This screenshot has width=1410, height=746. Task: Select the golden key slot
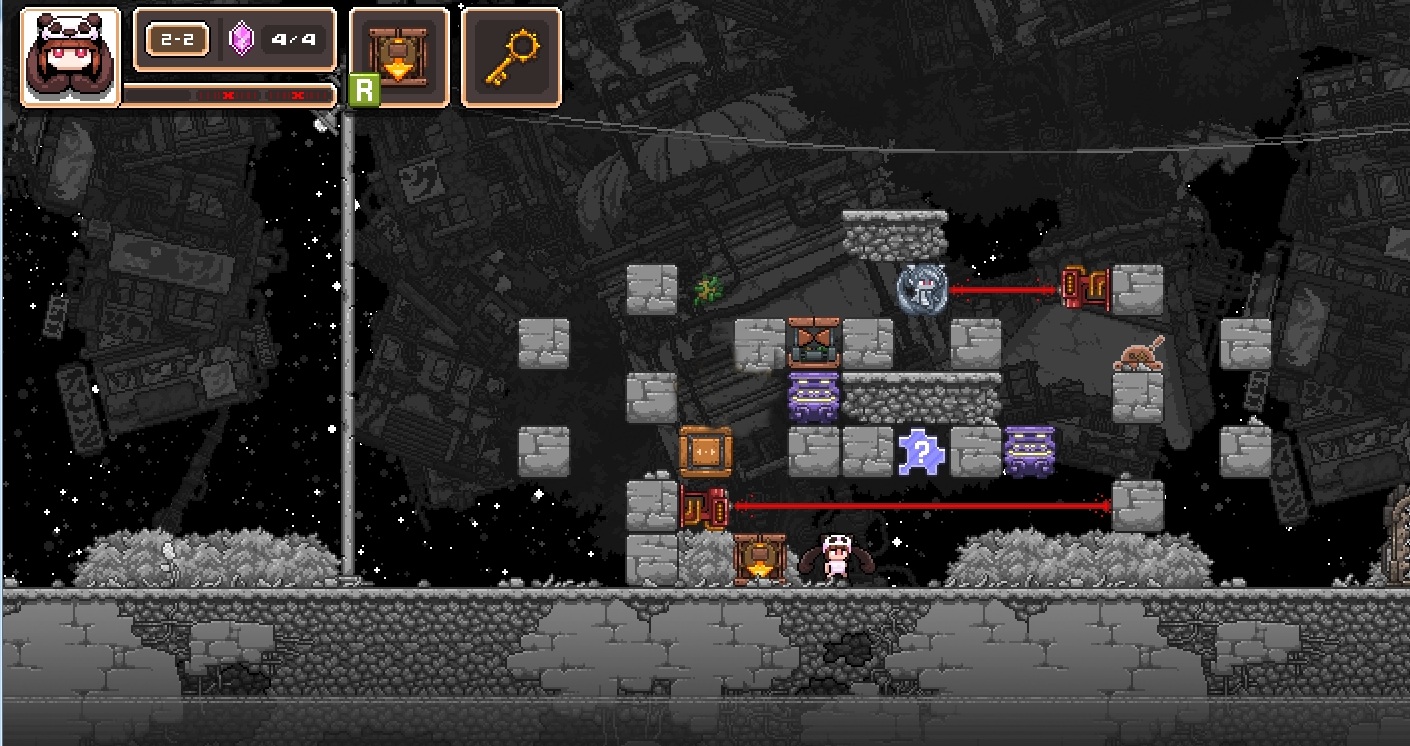(x=511, y=57)
